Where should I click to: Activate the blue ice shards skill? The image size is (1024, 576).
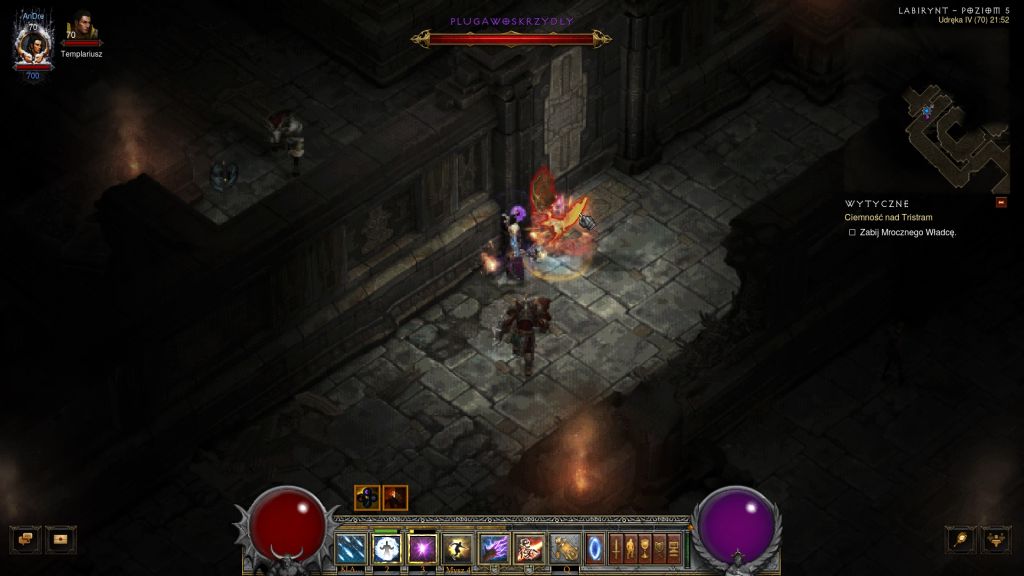350,548
